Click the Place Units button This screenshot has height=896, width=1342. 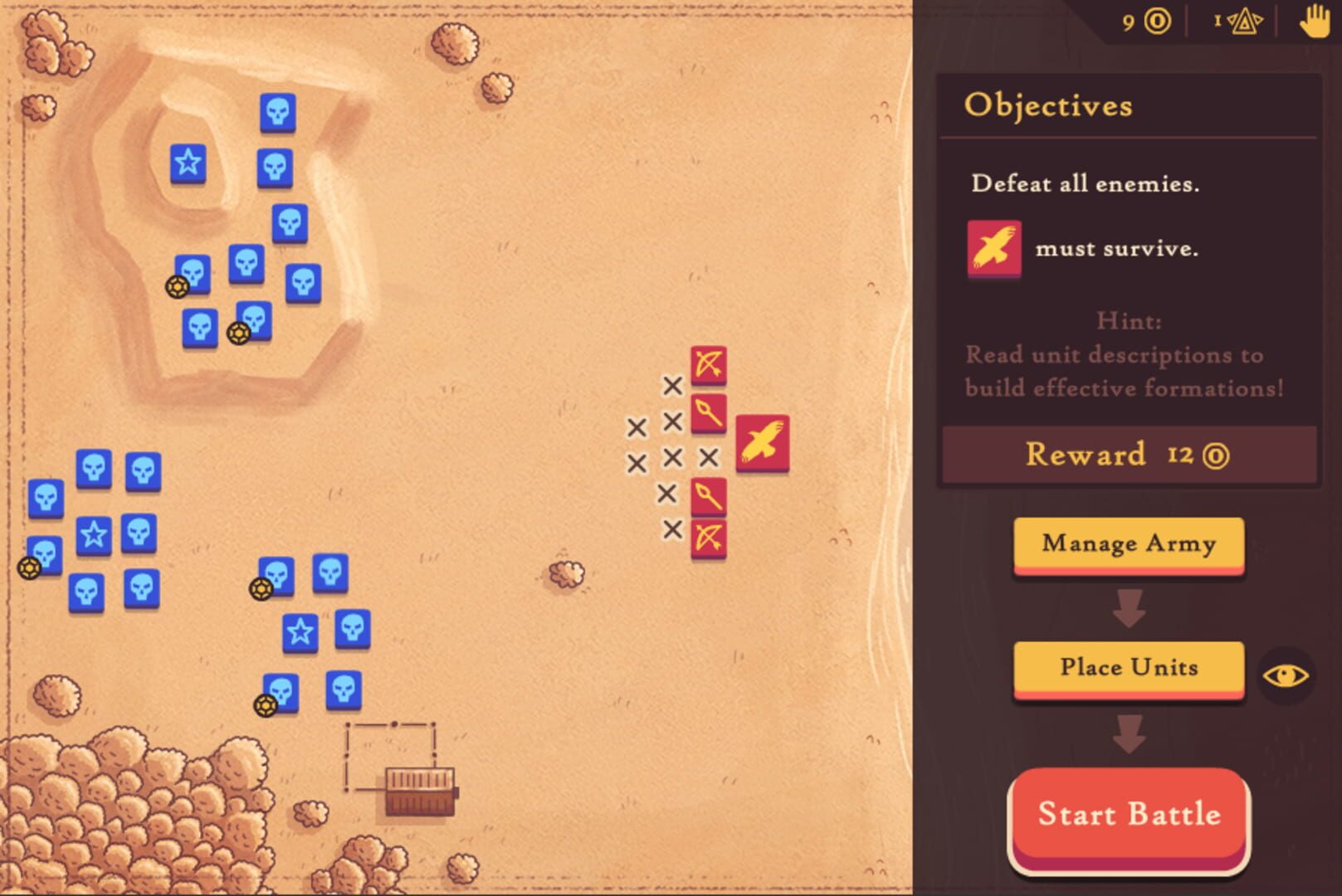[x=1128, y=668]
